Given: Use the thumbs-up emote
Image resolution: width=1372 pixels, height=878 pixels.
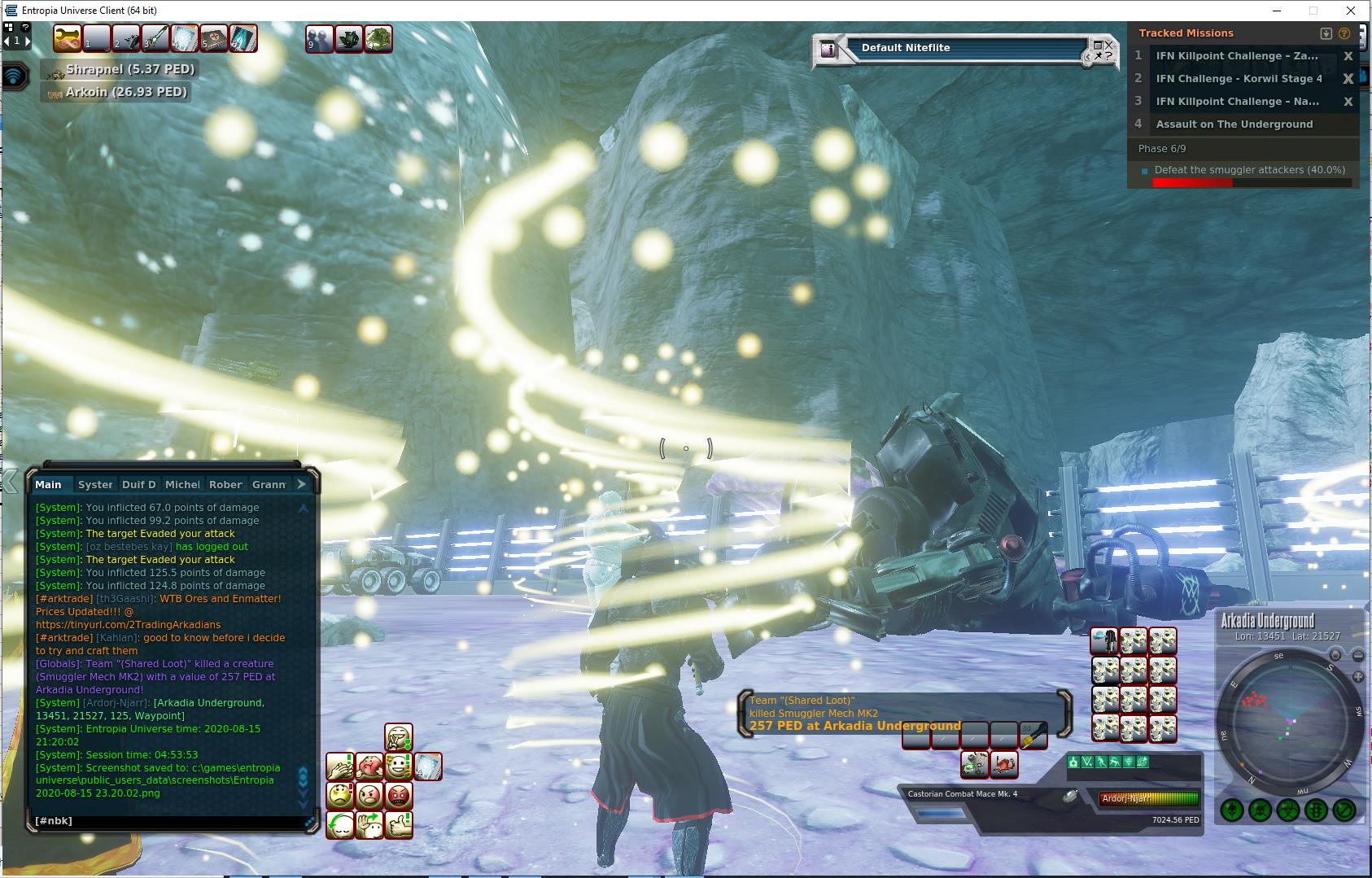Looking at the screenshot, I should point(398,824).
